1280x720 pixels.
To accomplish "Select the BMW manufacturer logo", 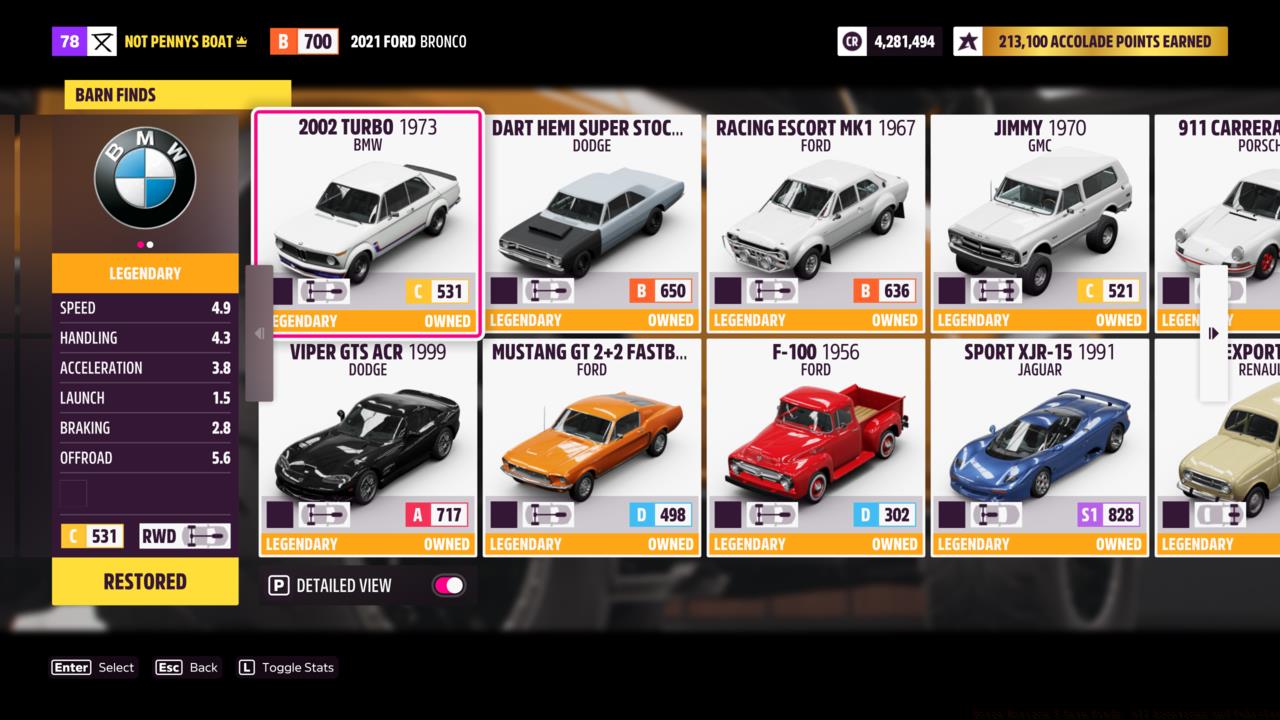I will pyautogui.click(x=144, y=177).
